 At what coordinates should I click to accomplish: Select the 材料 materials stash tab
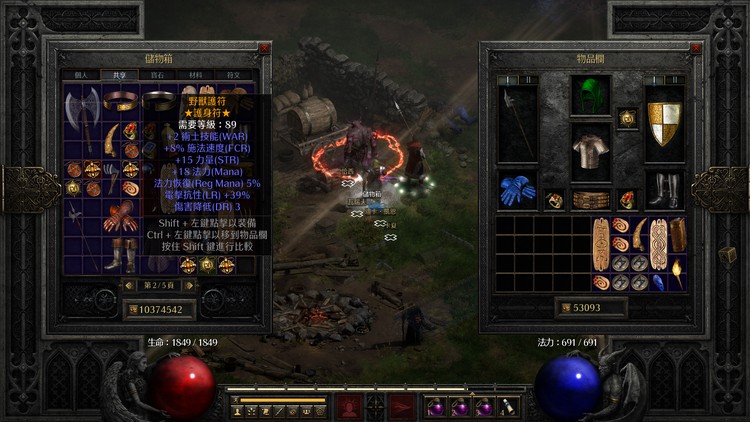195,74
